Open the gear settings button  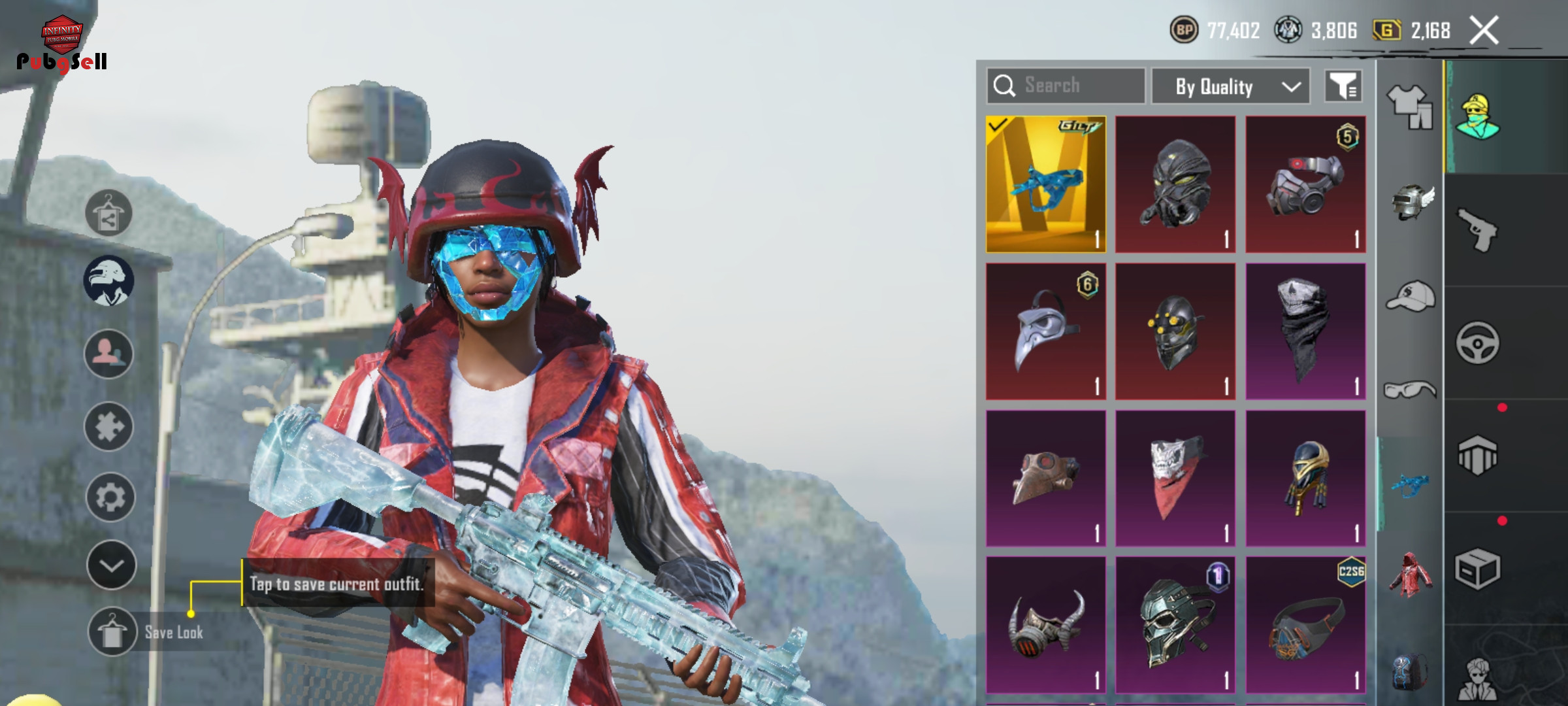point(110,497)
